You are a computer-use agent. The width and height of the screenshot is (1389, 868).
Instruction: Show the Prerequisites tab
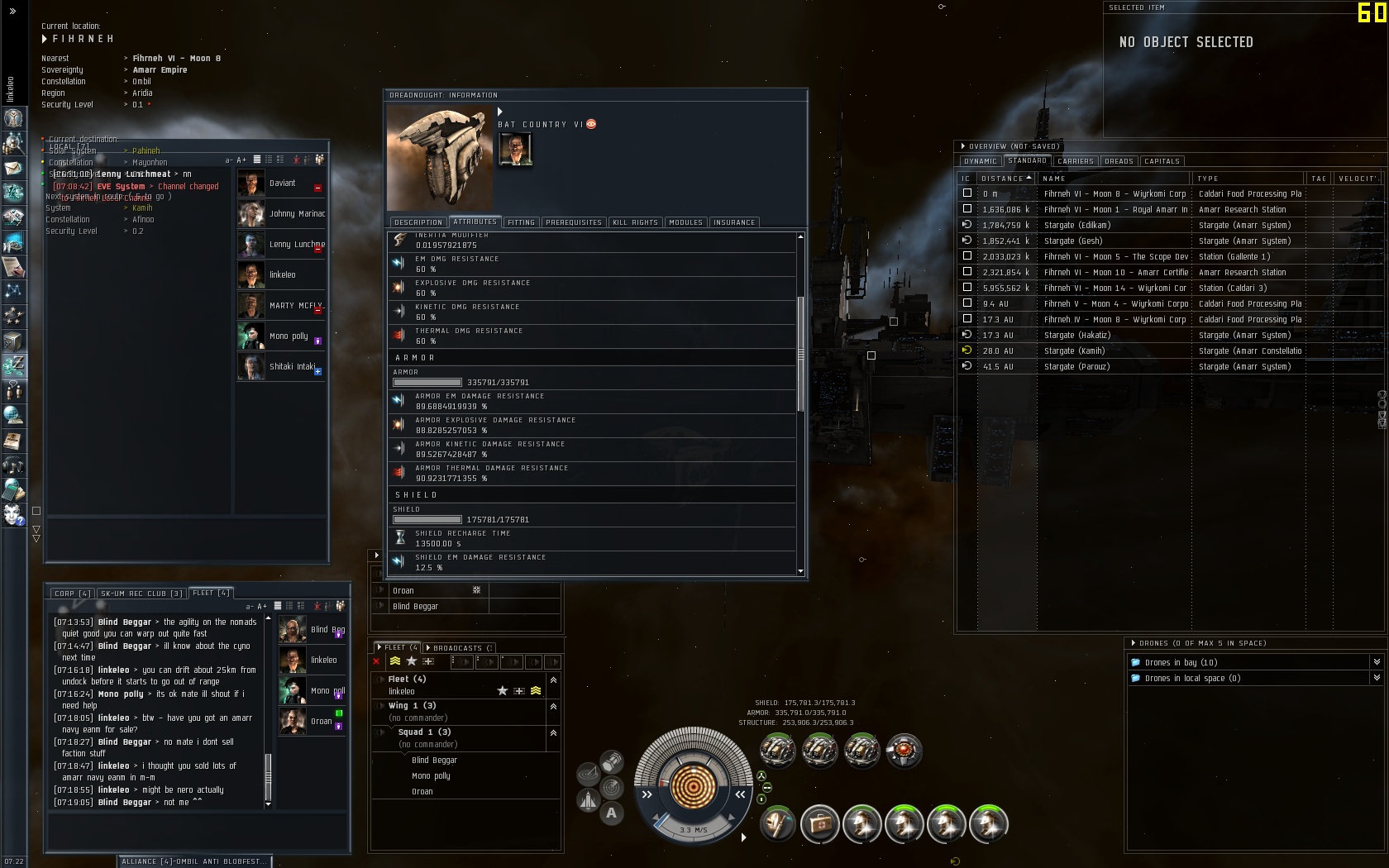[574, 222]
